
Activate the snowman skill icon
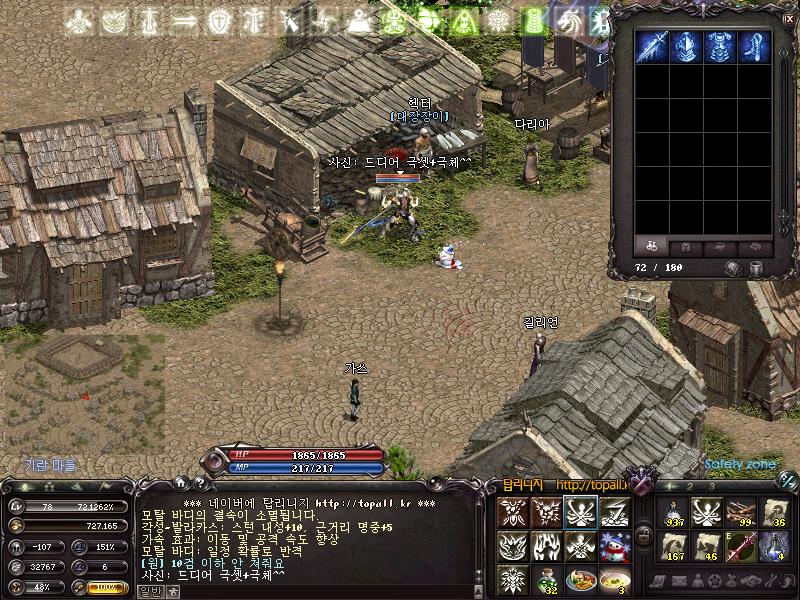(x=614, y=546)
